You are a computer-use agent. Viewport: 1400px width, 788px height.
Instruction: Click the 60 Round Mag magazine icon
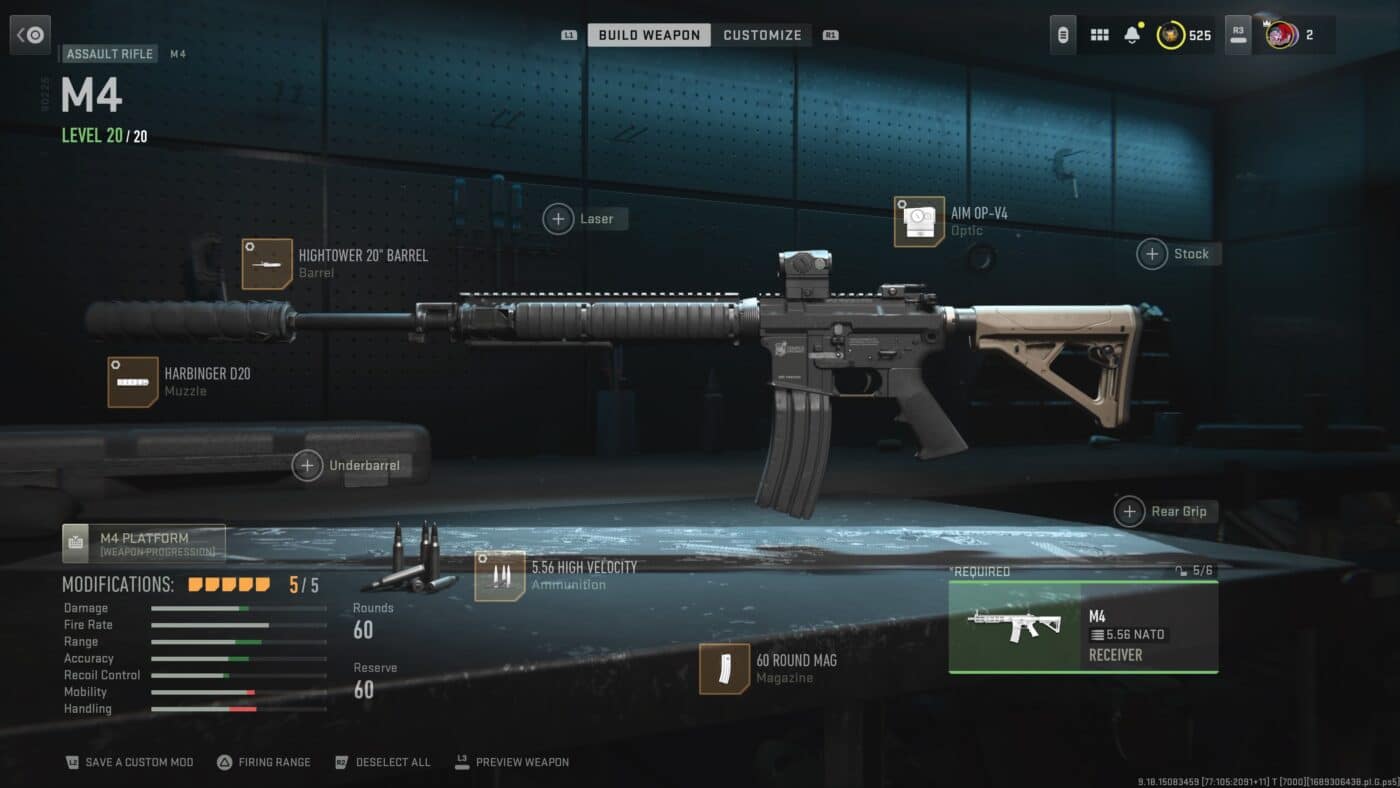[723, 669]
